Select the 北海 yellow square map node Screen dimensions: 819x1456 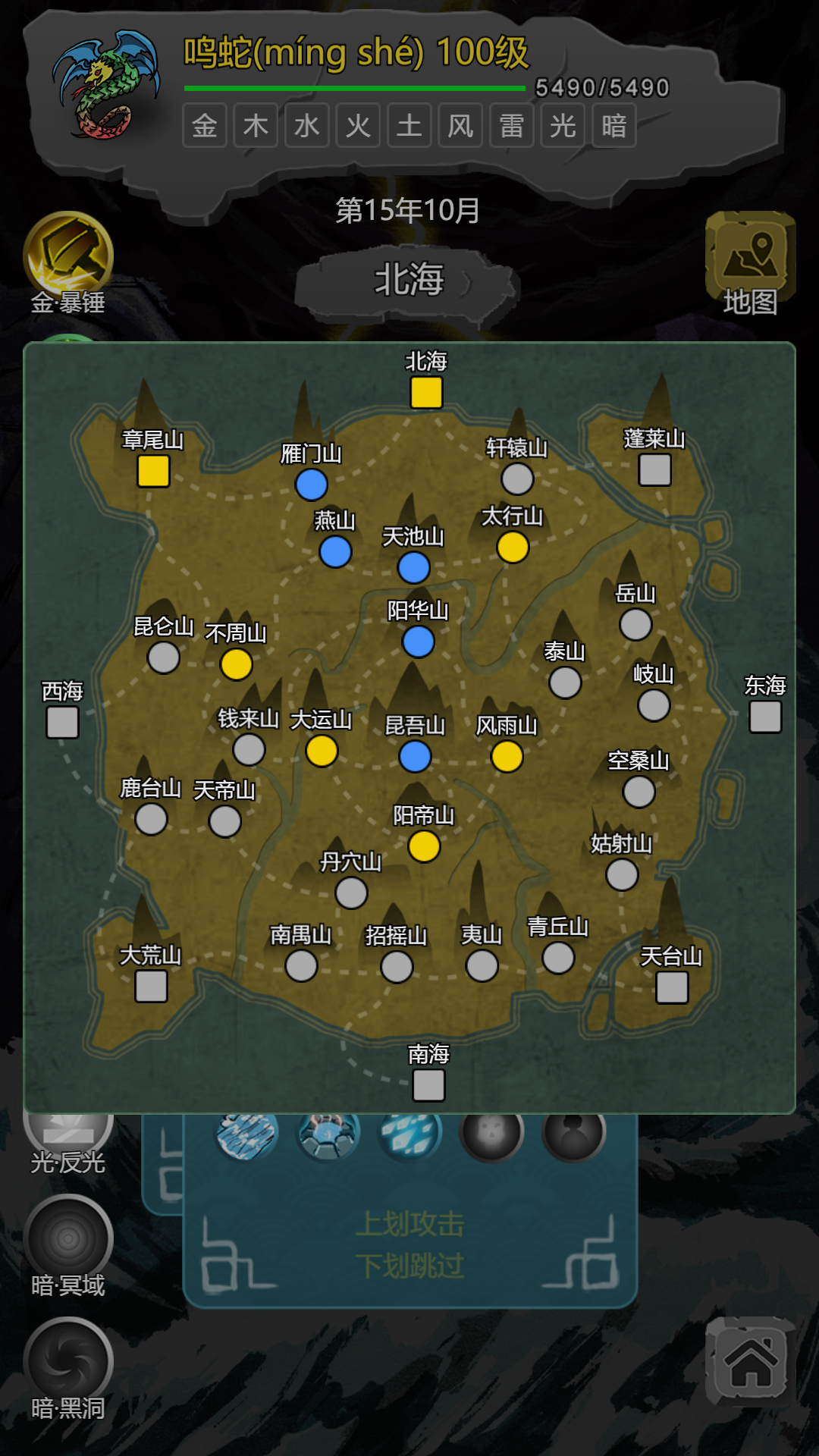426,393
